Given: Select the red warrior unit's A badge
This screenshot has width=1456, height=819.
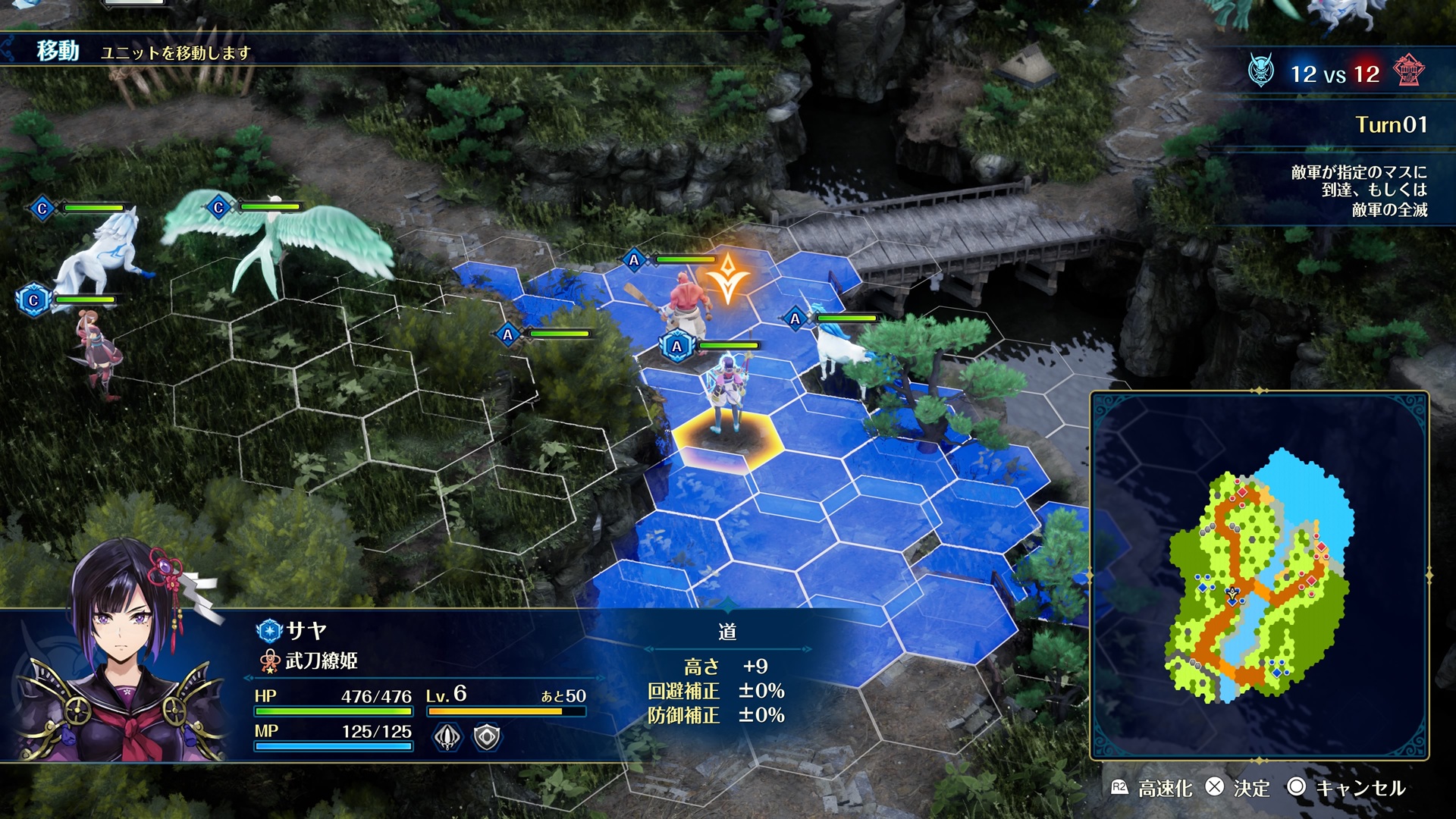Looking at the screenshot, I should (634, 260).
